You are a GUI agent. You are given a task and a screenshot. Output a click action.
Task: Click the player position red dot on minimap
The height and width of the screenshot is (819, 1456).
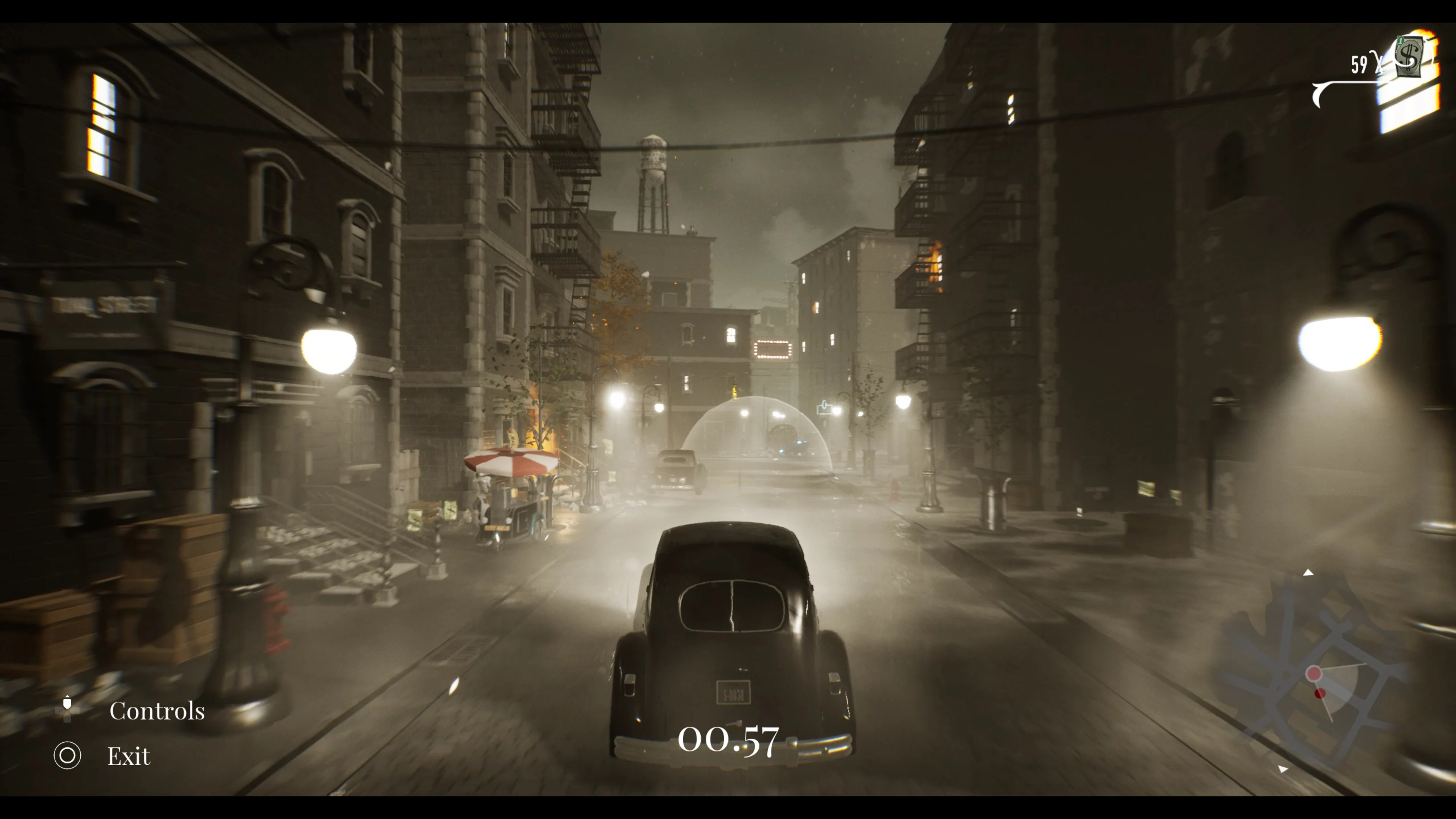pyautogui.click(x=1314, y=674)
